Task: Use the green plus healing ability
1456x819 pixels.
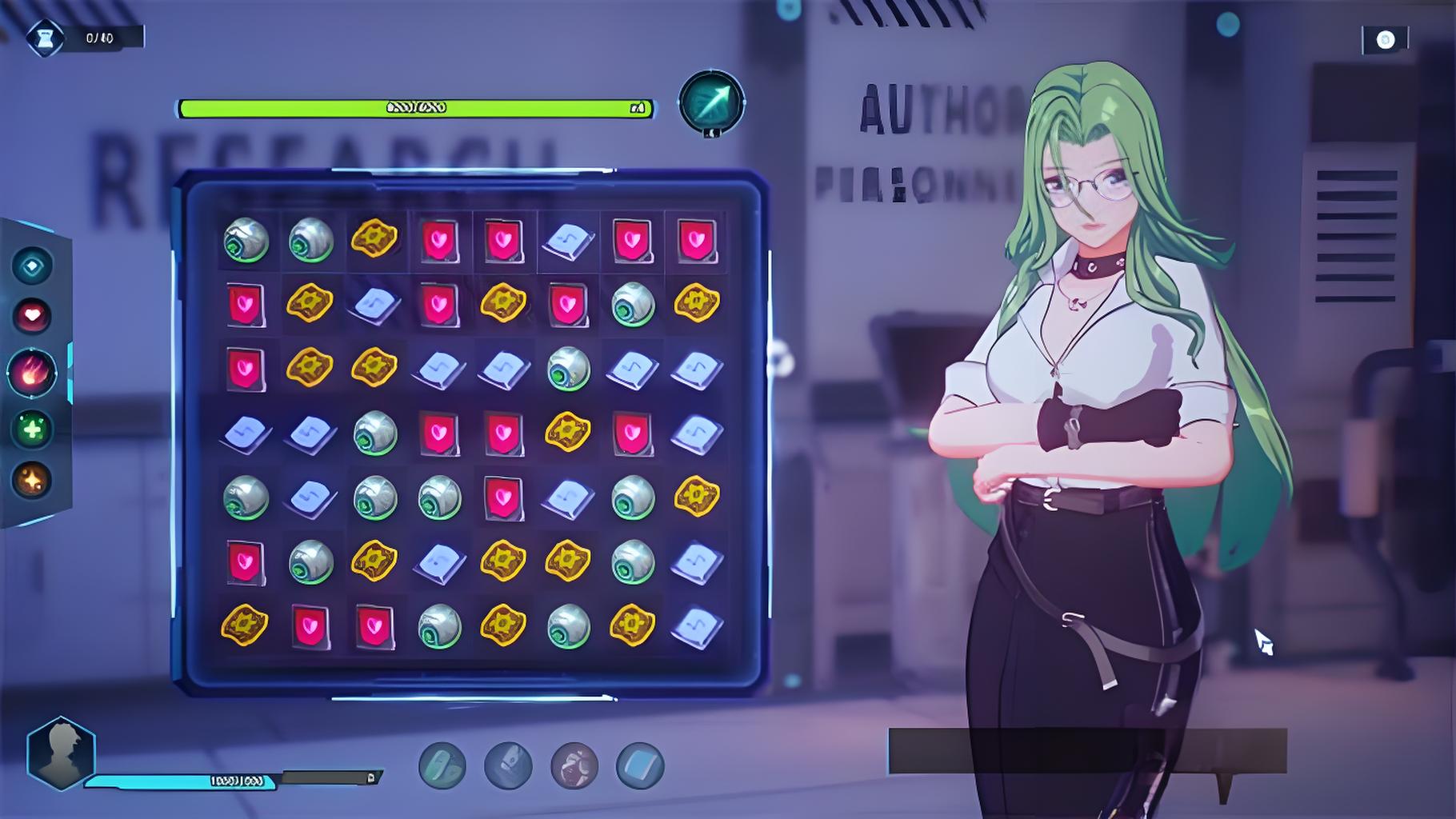Action: coord(32,429)
